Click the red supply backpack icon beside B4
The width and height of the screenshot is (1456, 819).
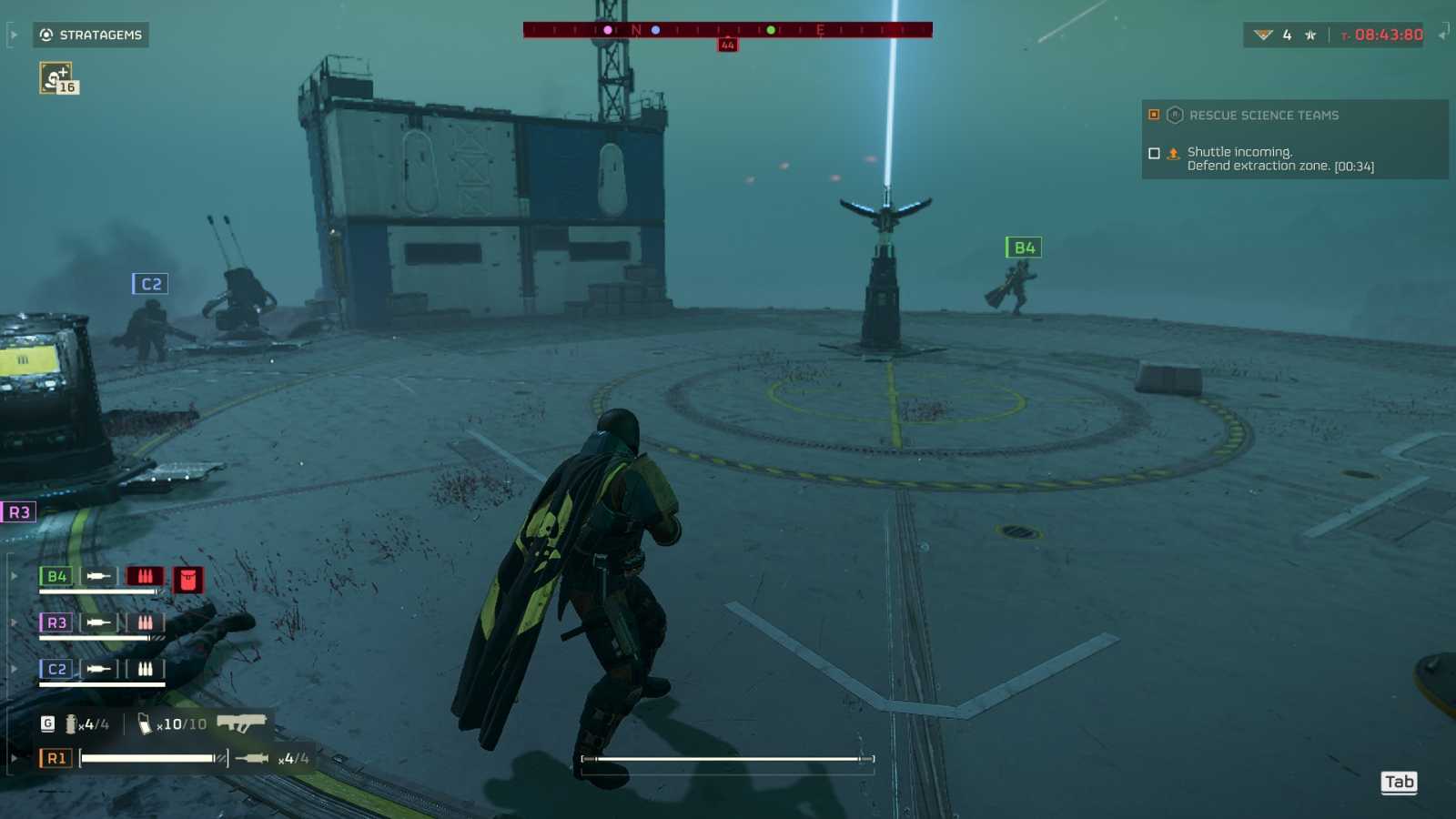click(188, 577)
